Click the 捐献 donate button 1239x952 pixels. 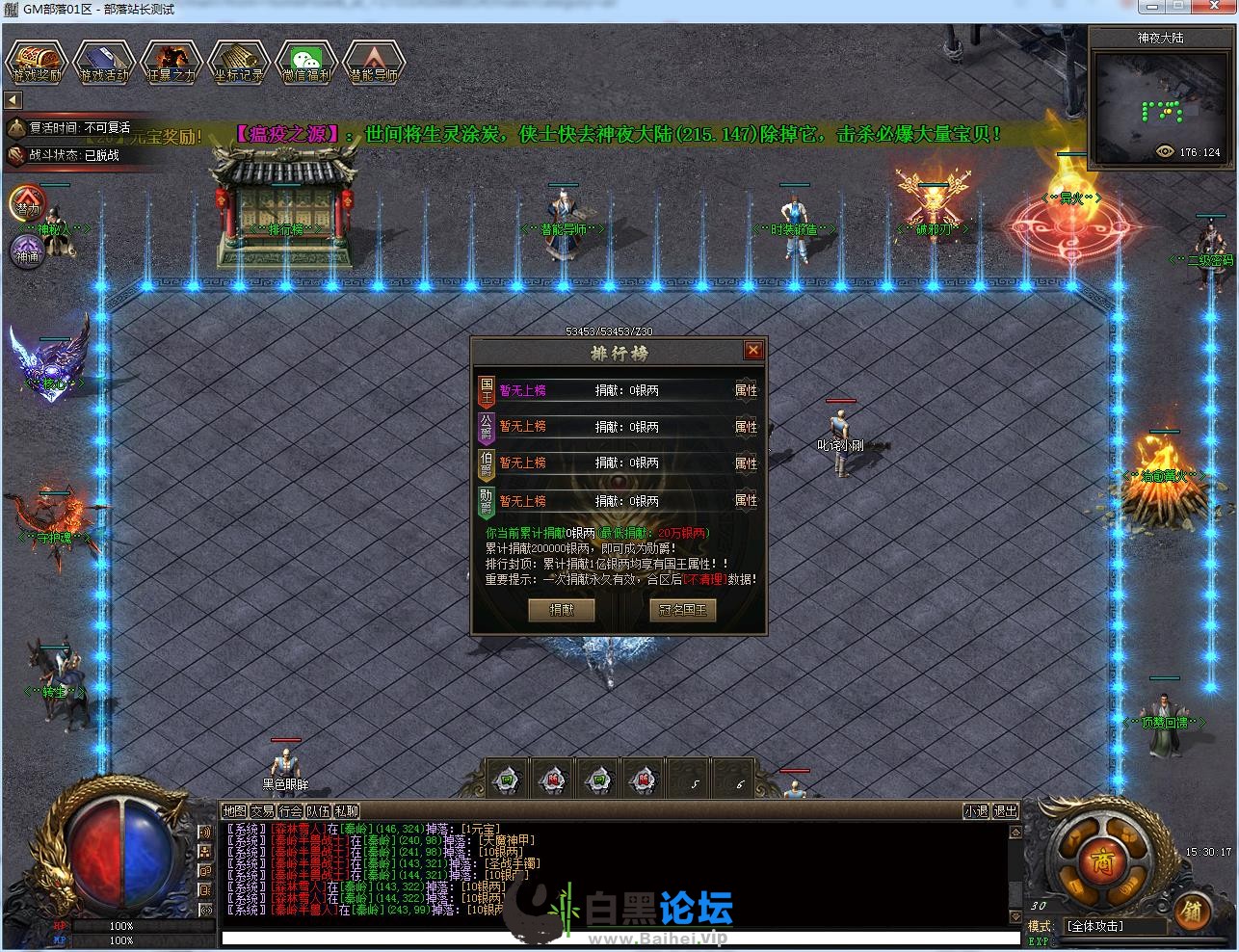[x=561, y=610]
